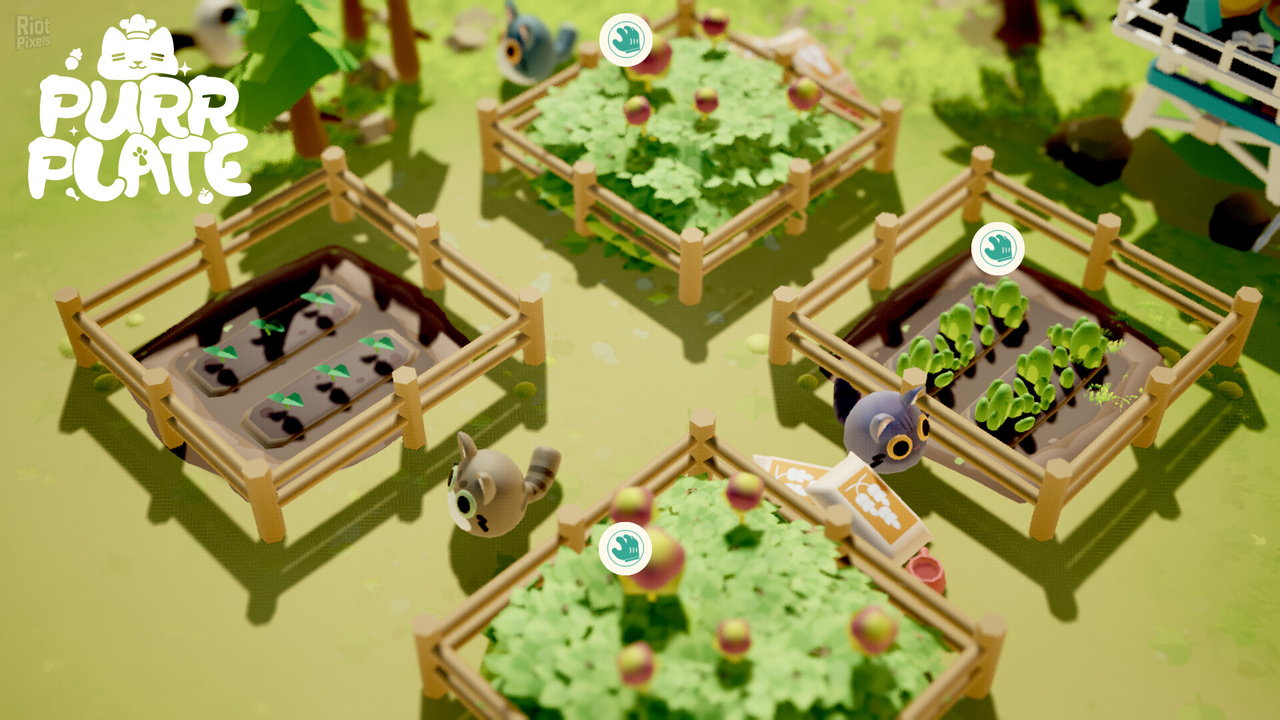Activate the glove icon on the radish bed by the seed bags
This screenshot has width=1280, height=720.
626,549
